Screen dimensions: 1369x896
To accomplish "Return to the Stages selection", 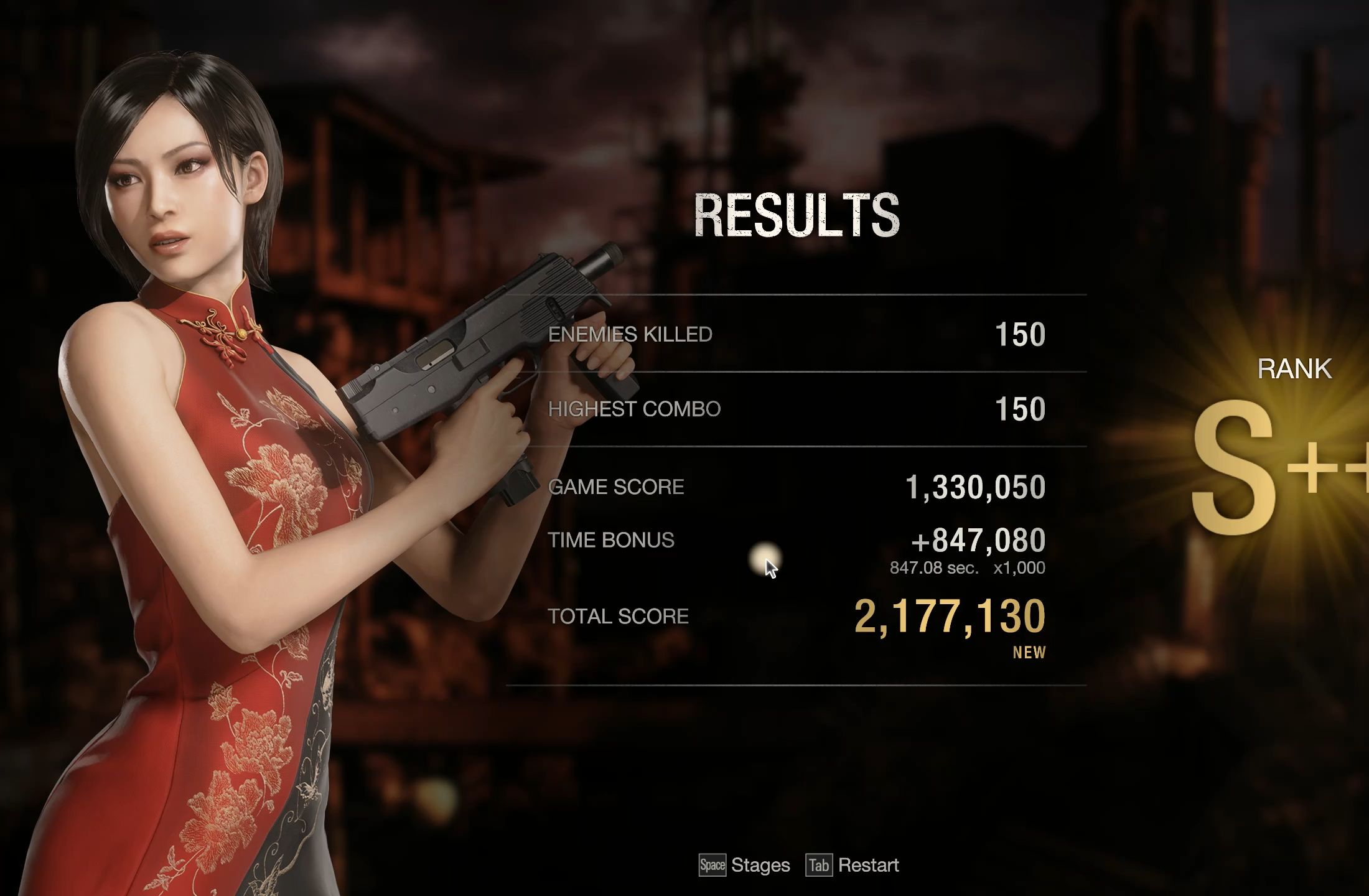I will tap(745, 866).
